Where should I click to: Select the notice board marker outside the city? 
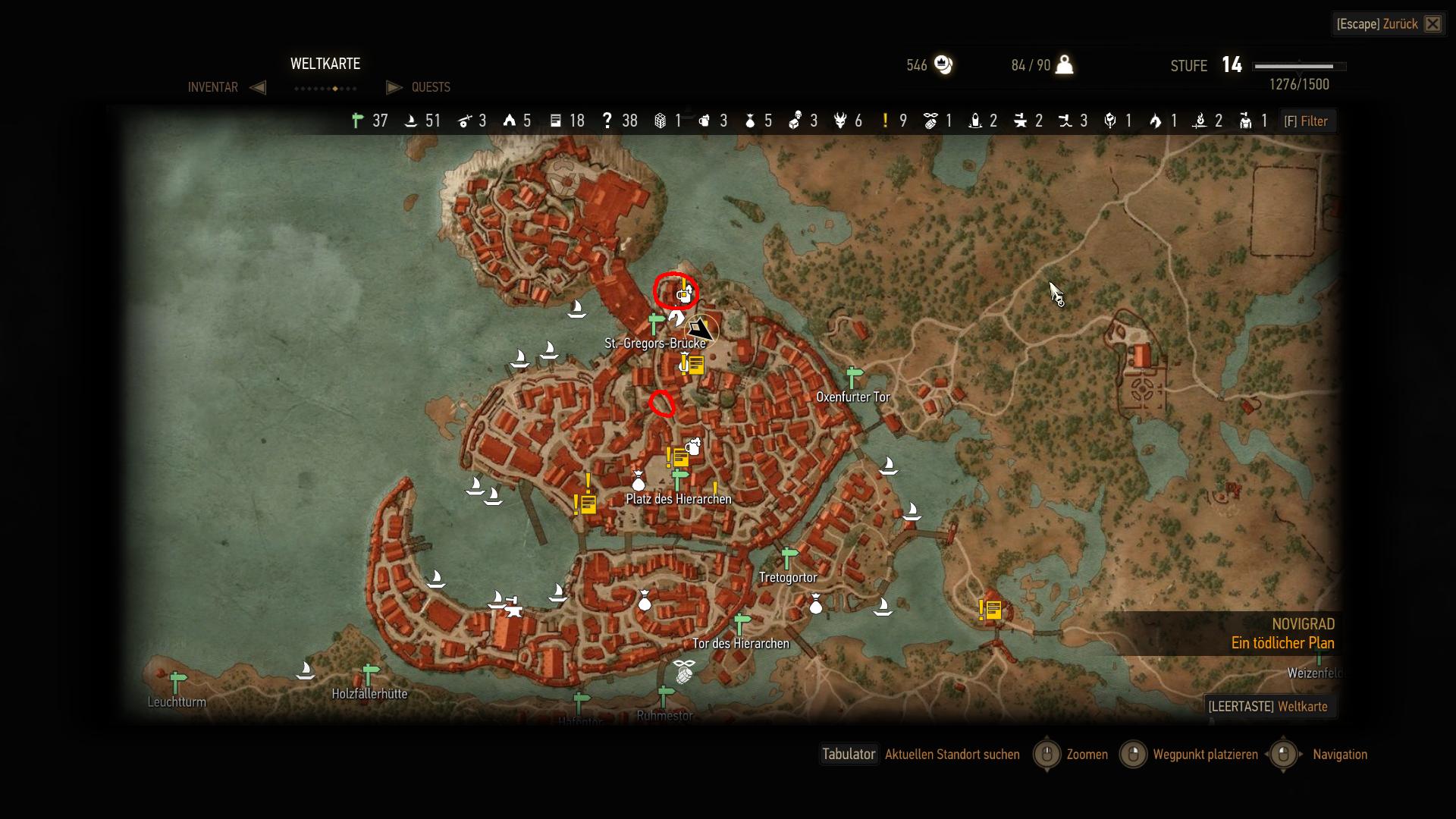[x=990, y=610]
